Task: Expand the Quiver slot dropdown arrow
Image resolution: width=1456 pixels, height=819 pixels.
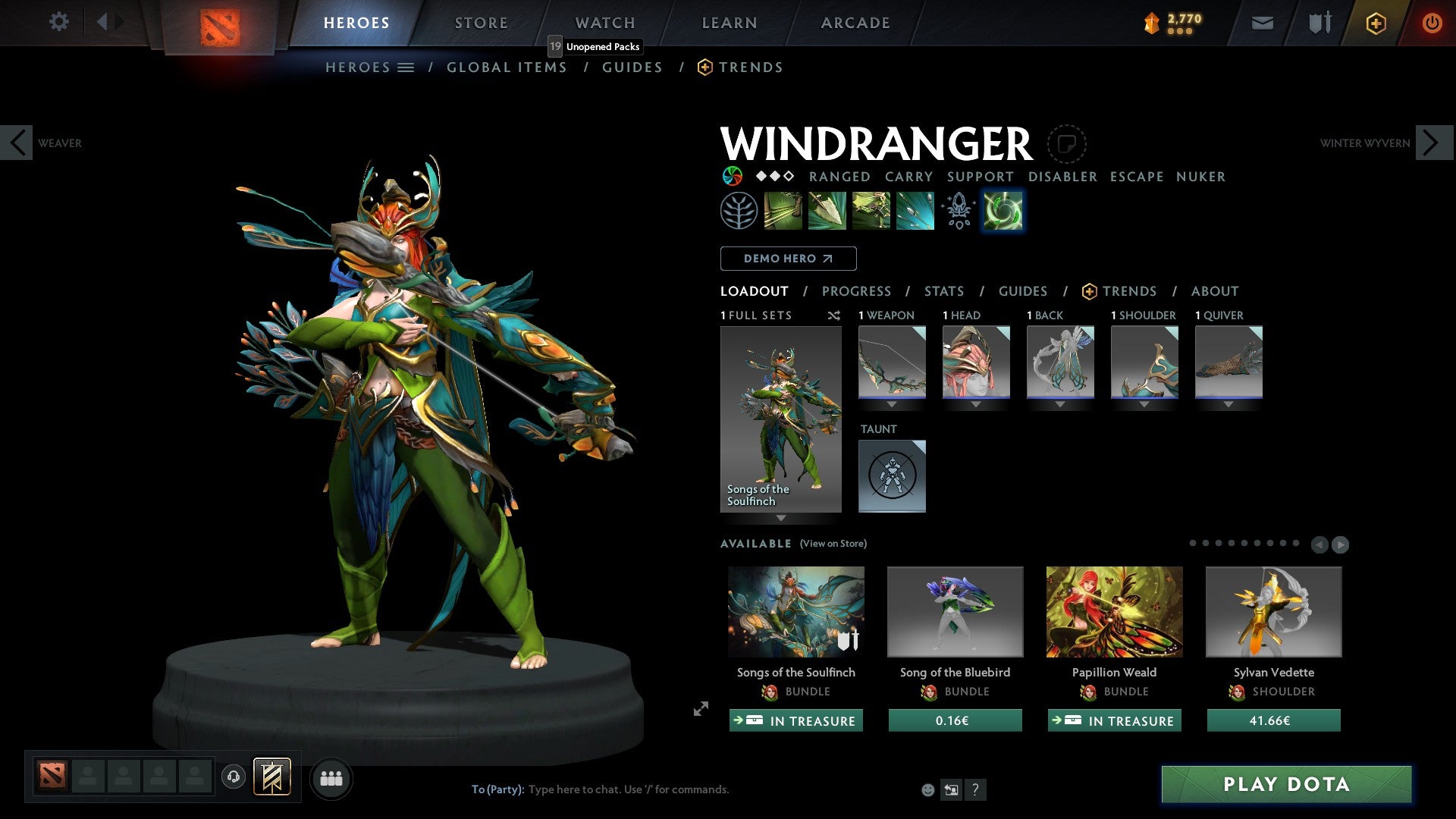Action: coord(1229,404)
